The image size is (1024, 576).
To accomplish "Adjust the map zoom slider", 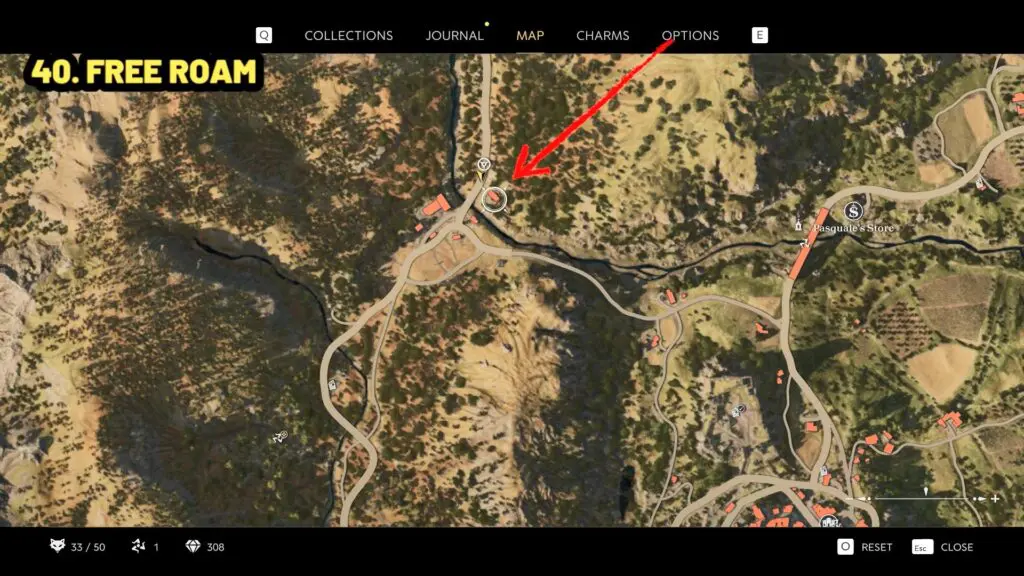I will (927, 497).
